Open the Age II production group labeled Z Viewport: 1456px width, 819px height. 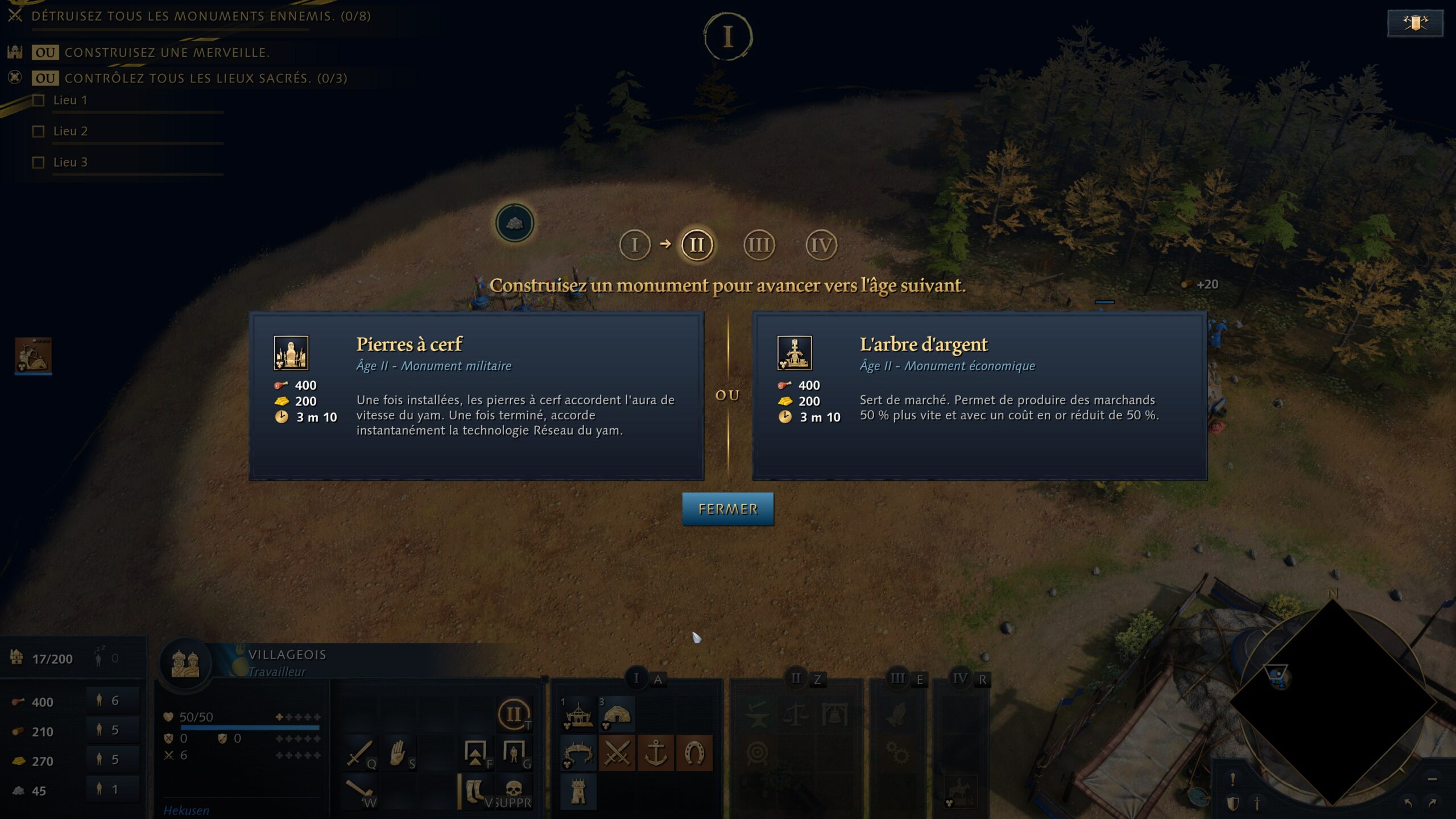(x=804, y=678)
